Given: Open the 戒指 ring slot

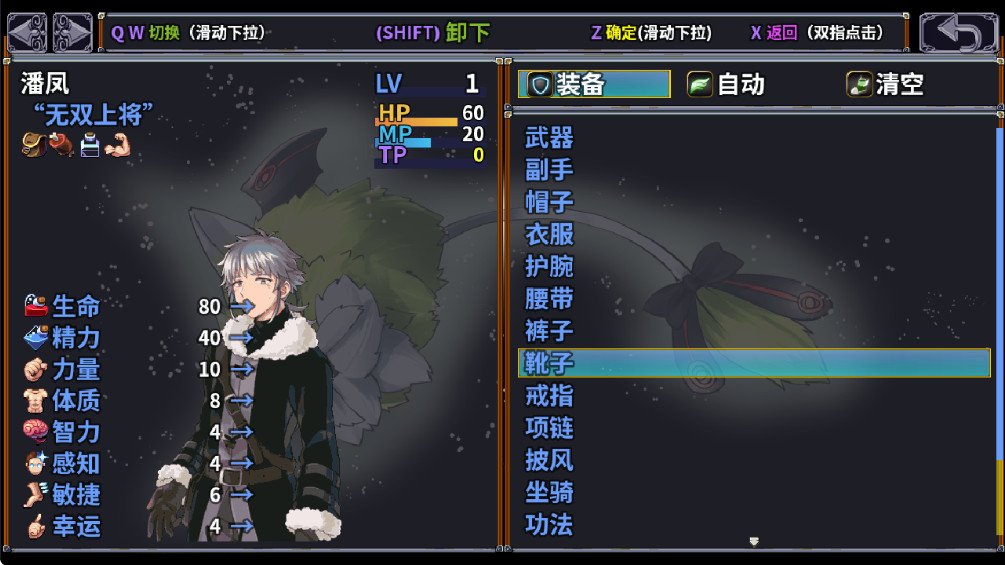Looking at the screenshot, I should coord(550,395).
